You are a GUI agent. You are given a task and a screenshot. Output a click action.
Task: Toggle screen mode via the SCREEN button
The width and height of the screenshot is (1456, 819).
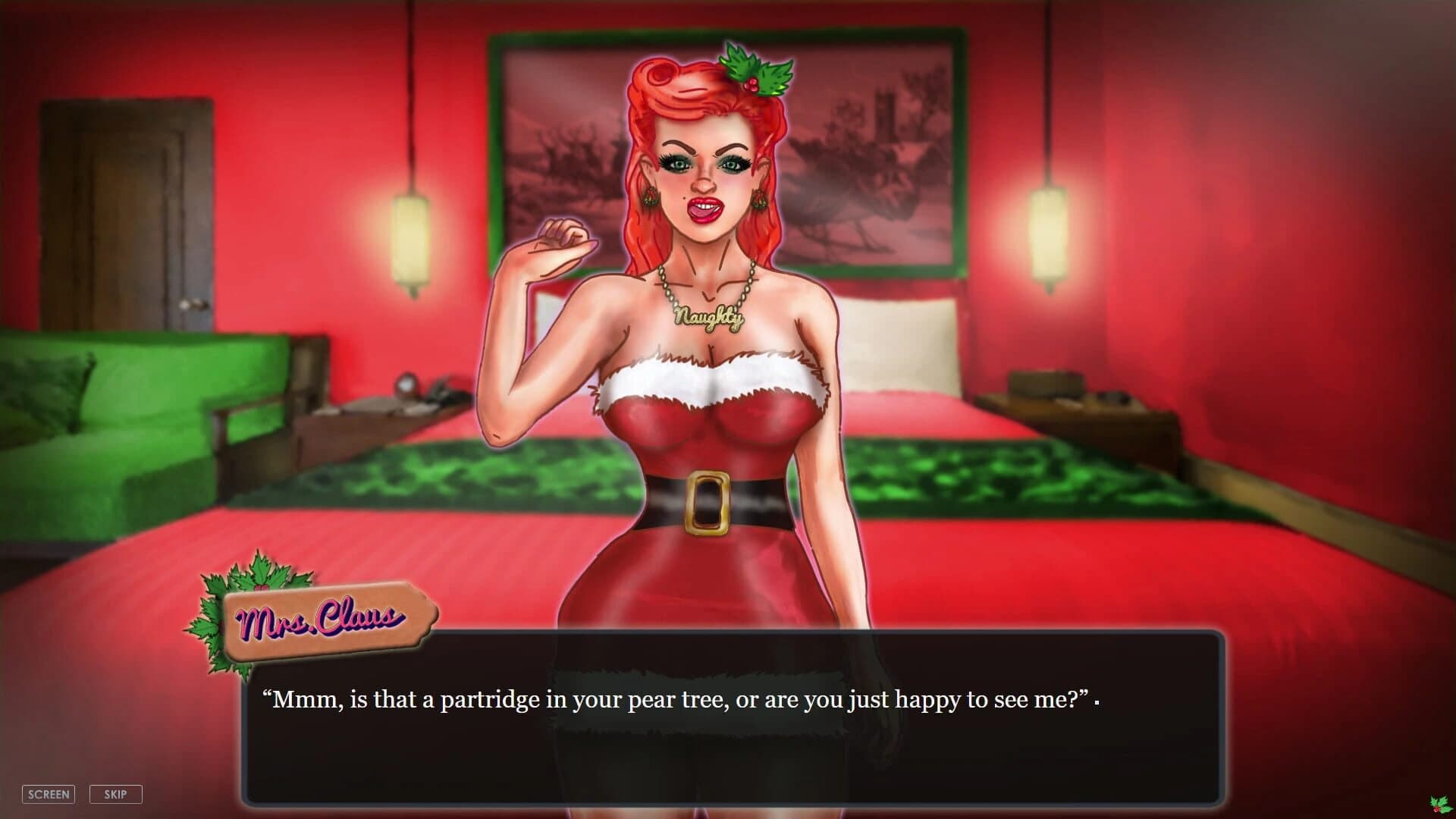48,794
